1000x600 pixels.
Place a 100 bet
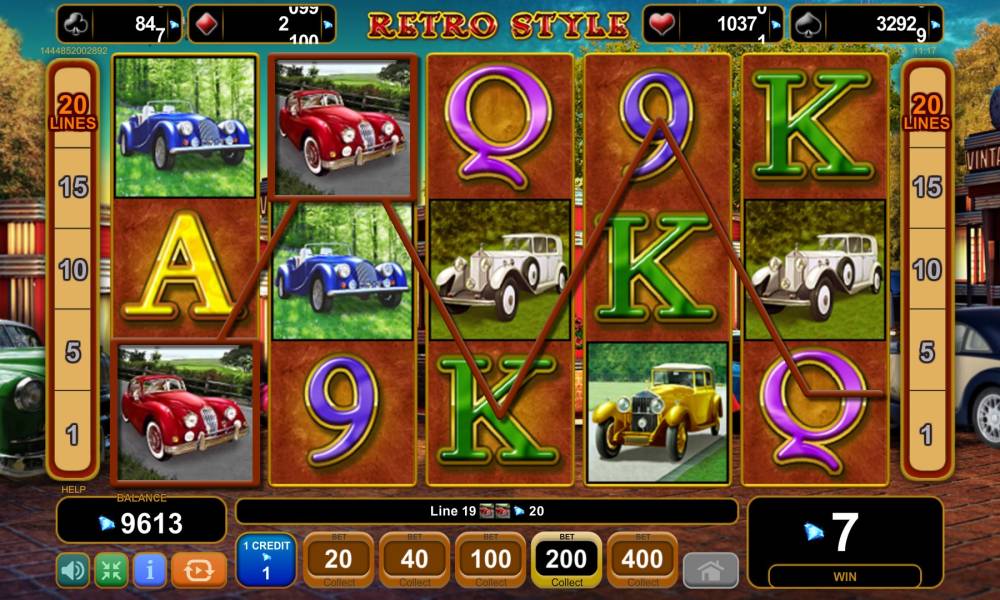point(491,561)
